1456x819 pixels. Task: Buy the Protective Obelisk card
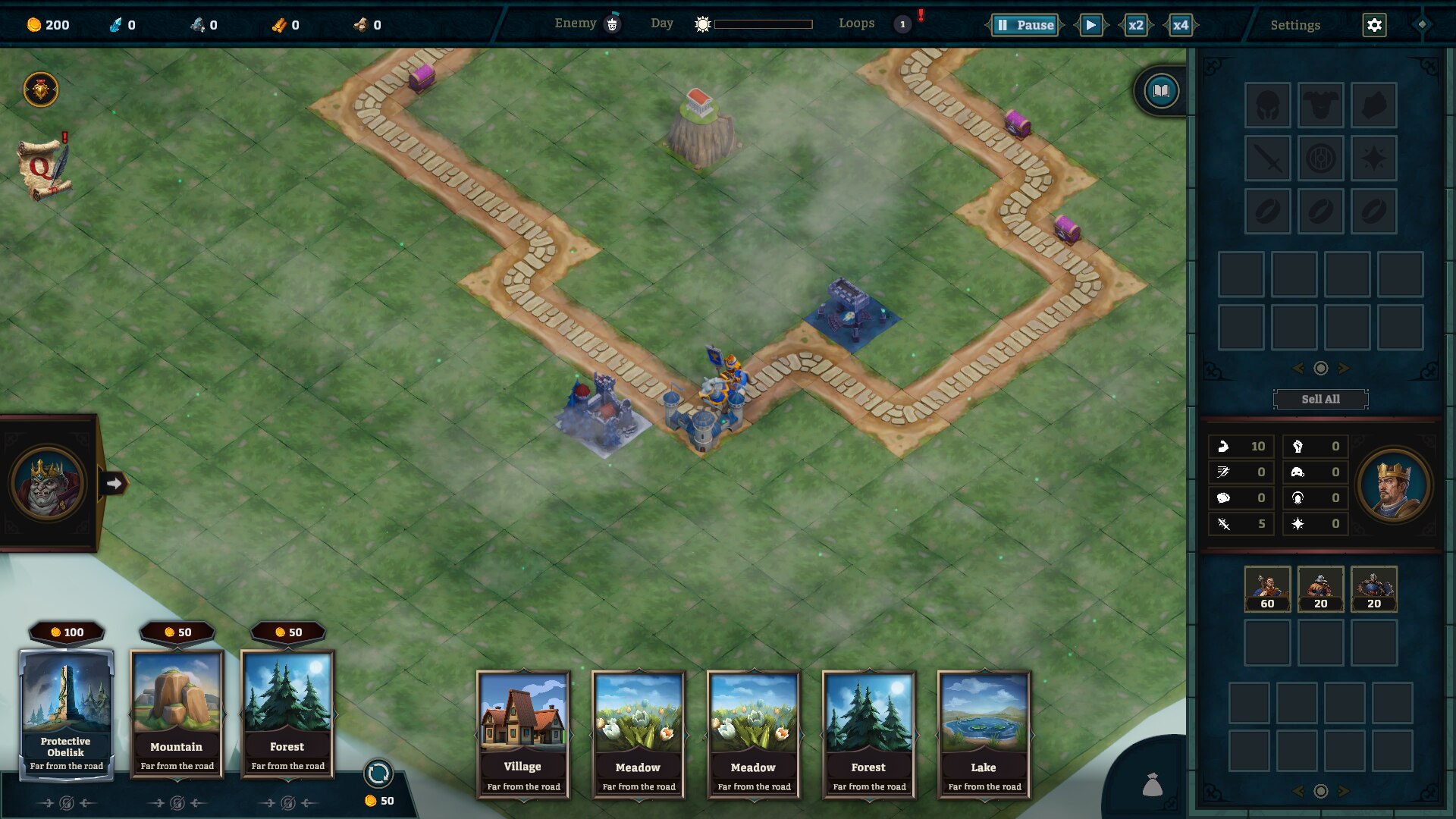(x=67, y=713)
